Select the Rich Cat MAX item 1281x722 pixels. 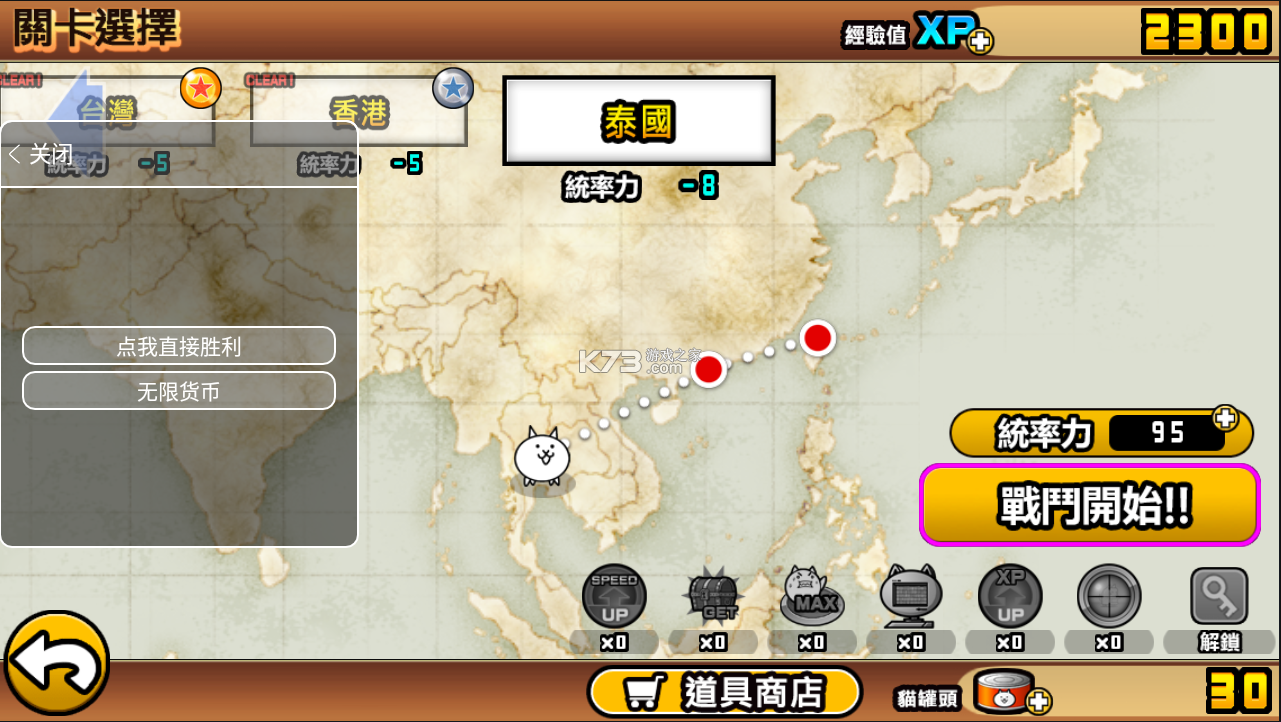(812, 597)
